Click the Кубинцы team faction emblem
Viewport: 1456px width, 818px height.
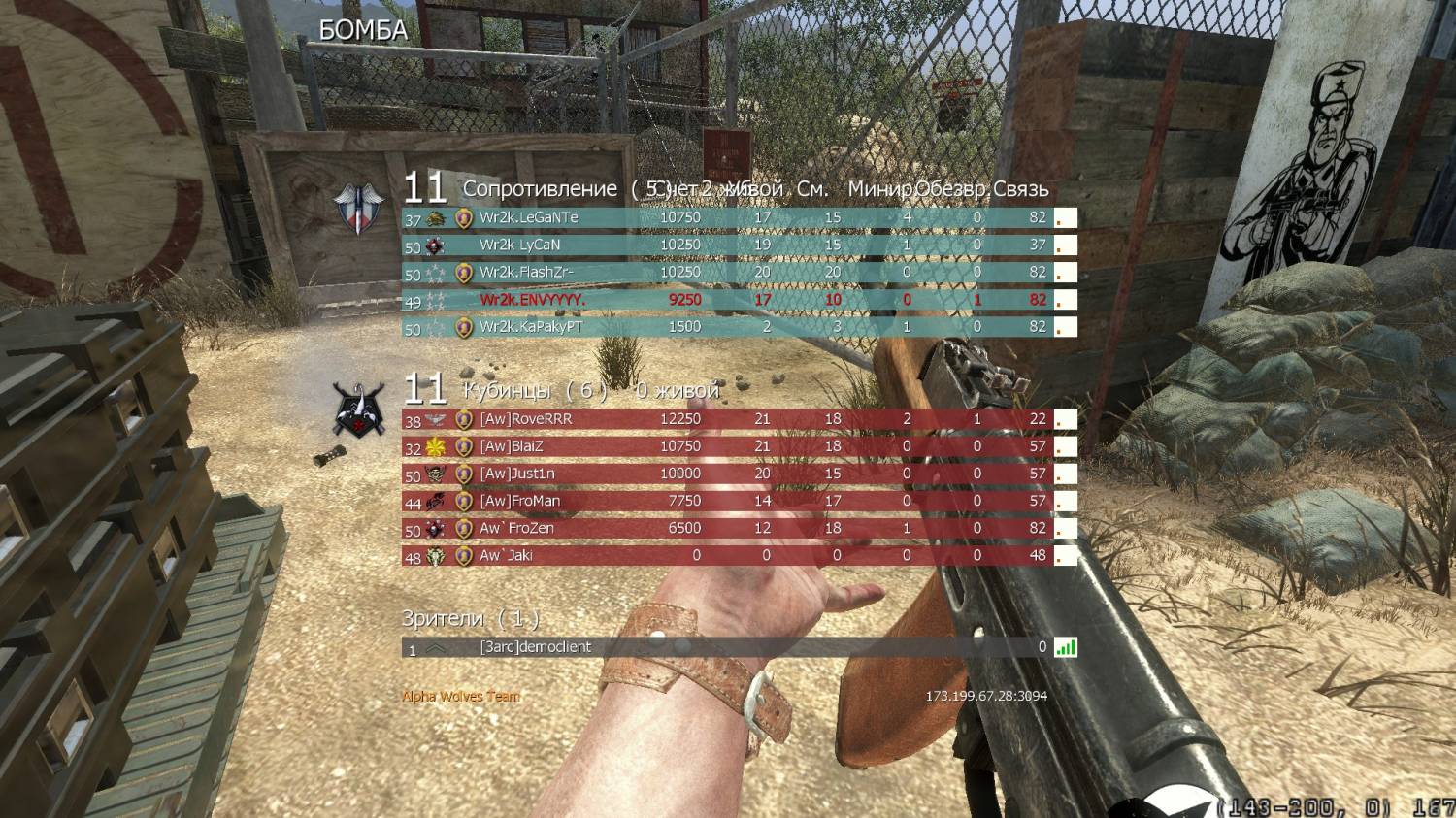pos(357,409)
